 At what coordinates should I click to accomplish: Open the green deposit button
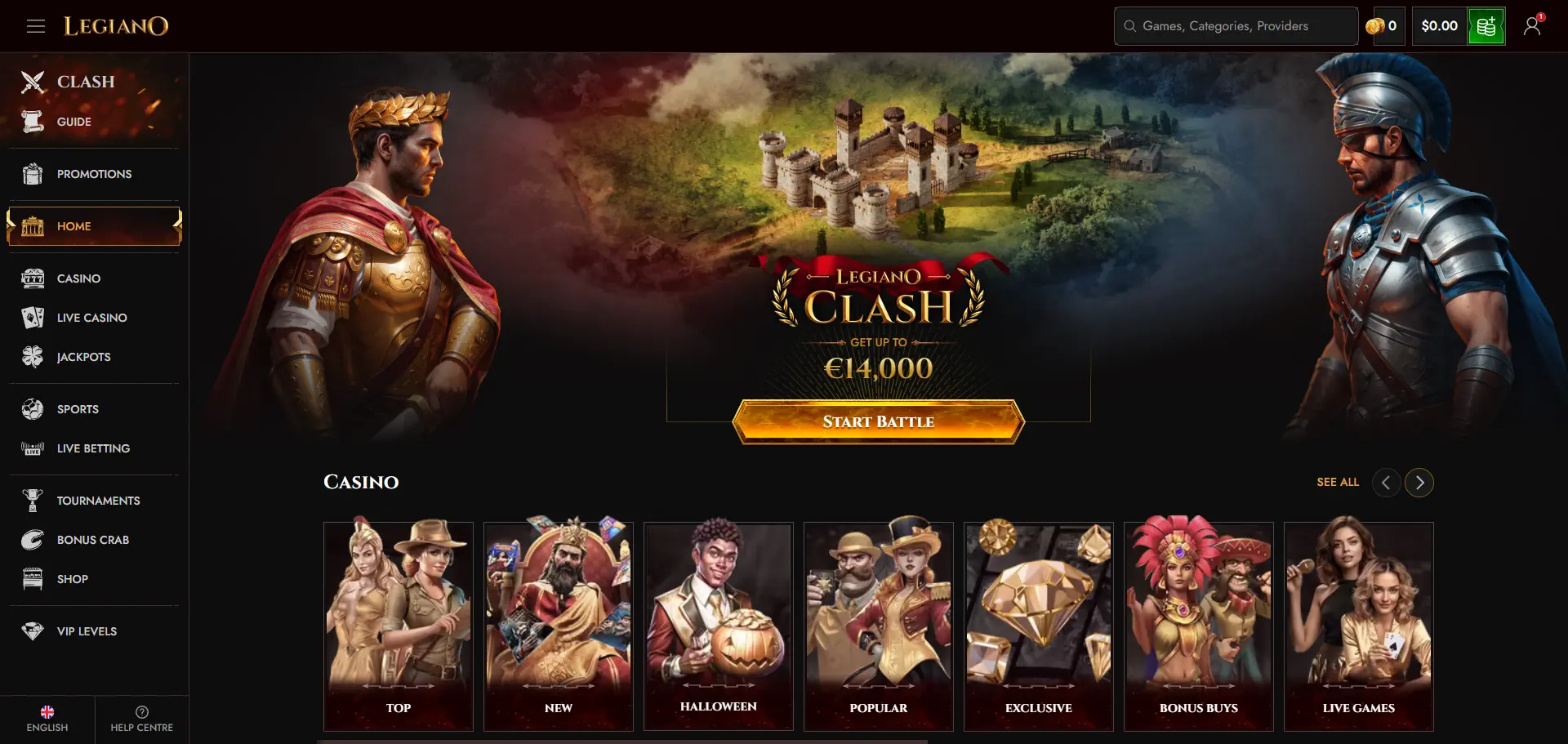(x=1486, y=26)
